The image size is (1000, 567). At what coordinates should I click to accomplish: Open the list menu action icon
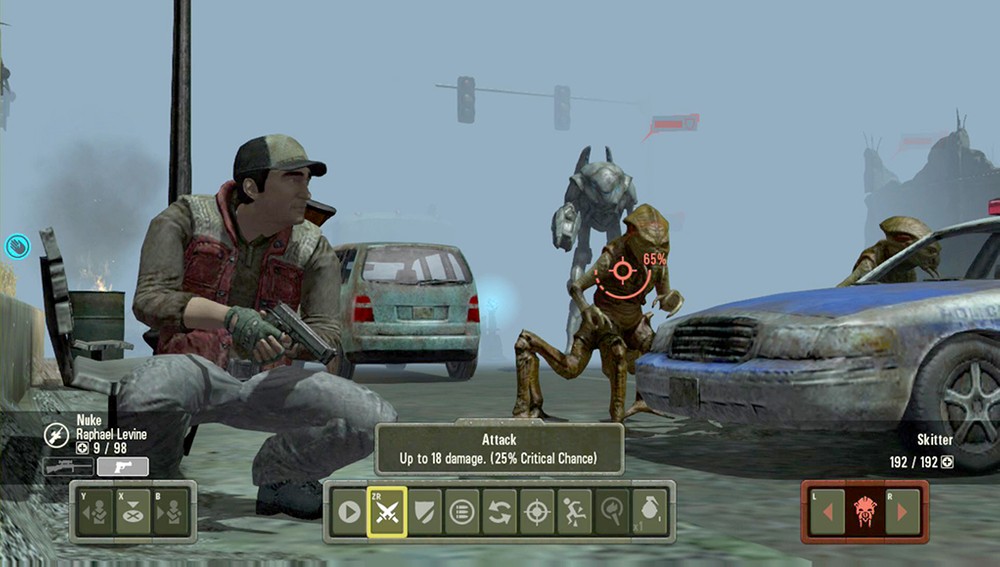tap(461, 512)
